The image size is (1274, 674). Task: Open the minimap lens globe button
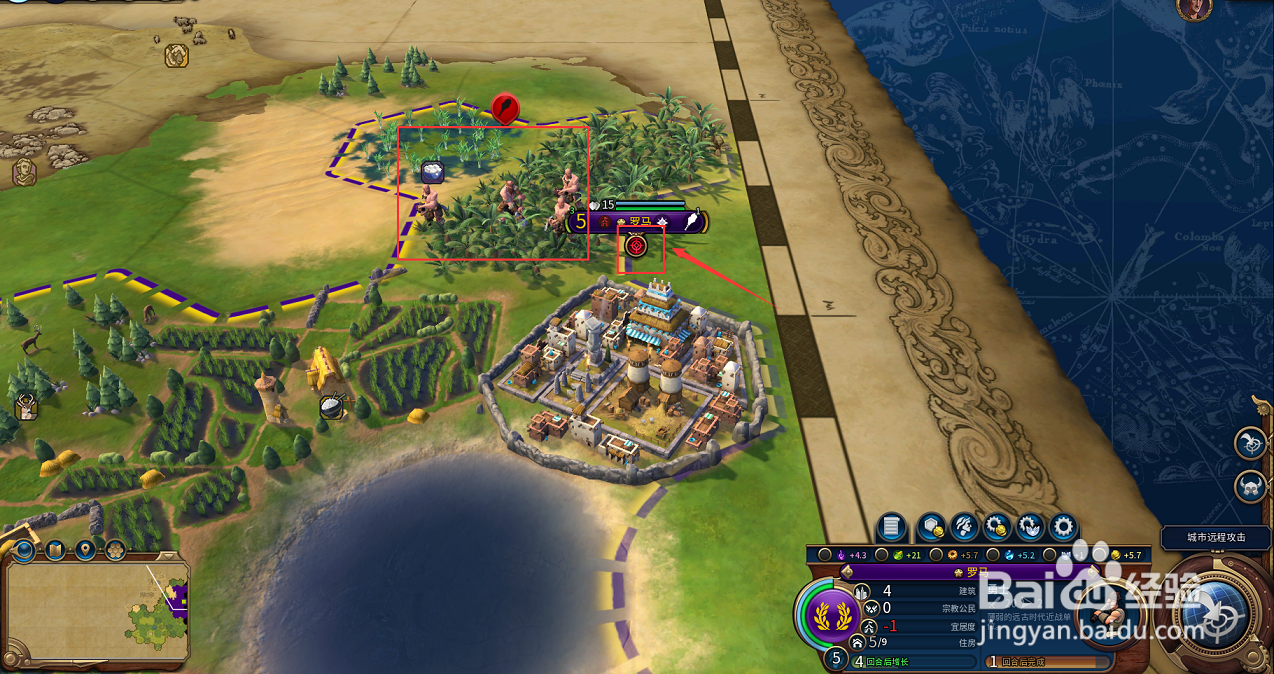point(24,549)
